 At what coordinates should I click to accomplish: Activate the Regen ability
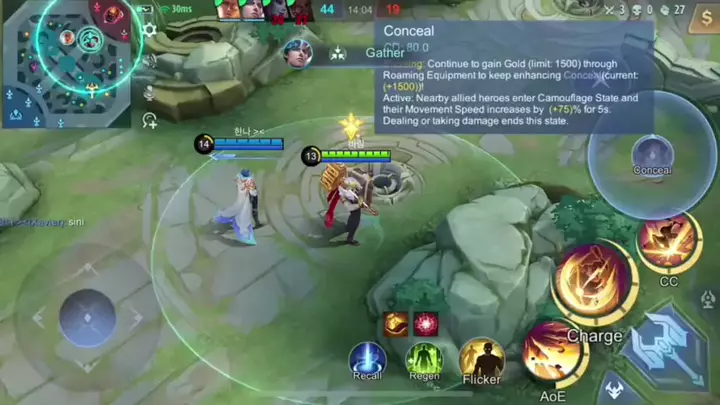(x=424, y=359)
